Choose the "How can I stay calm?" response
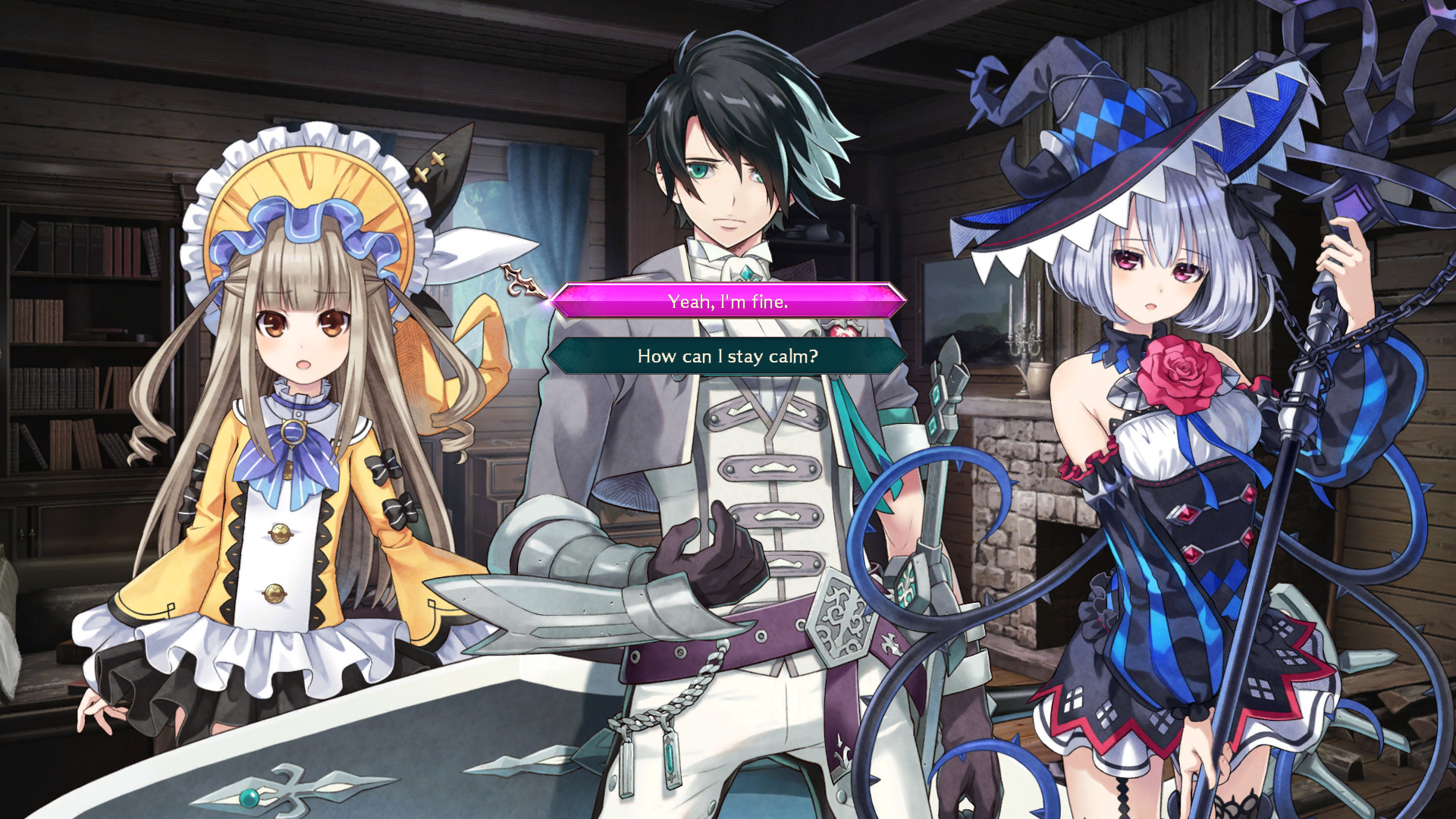The image size is (1456, 819). pos(726,356)
